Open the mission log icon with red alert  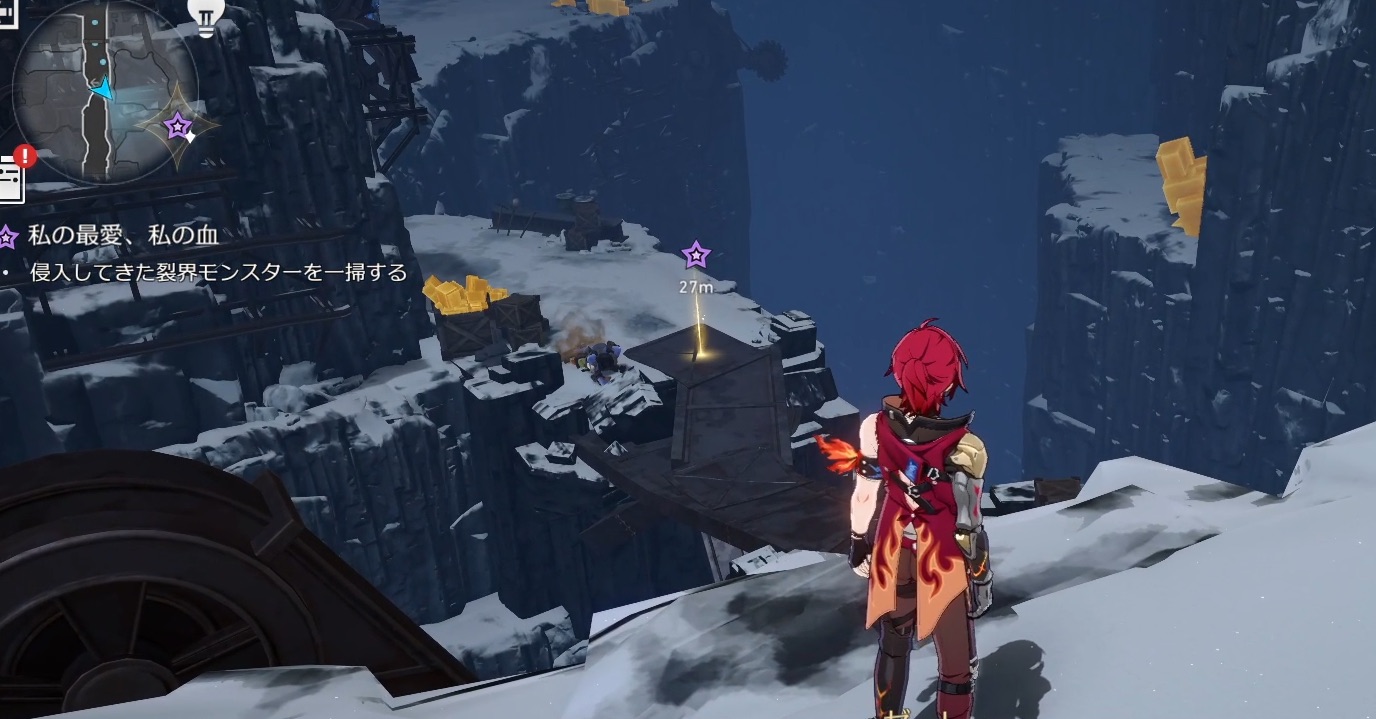12,177
